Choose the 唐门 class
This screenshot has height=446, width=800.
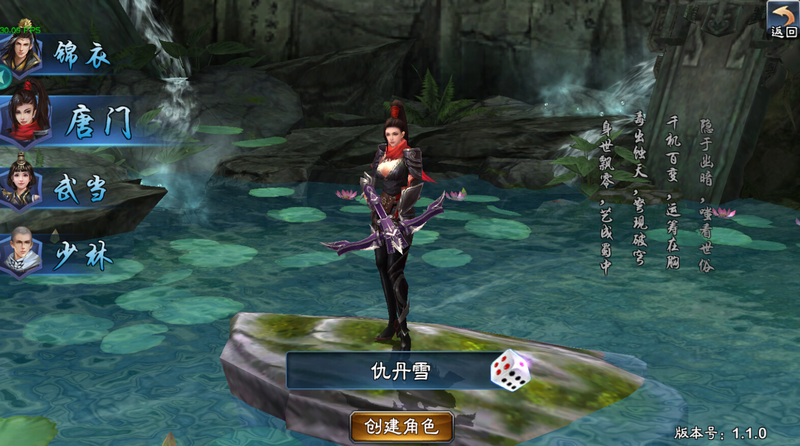[72, 122]
